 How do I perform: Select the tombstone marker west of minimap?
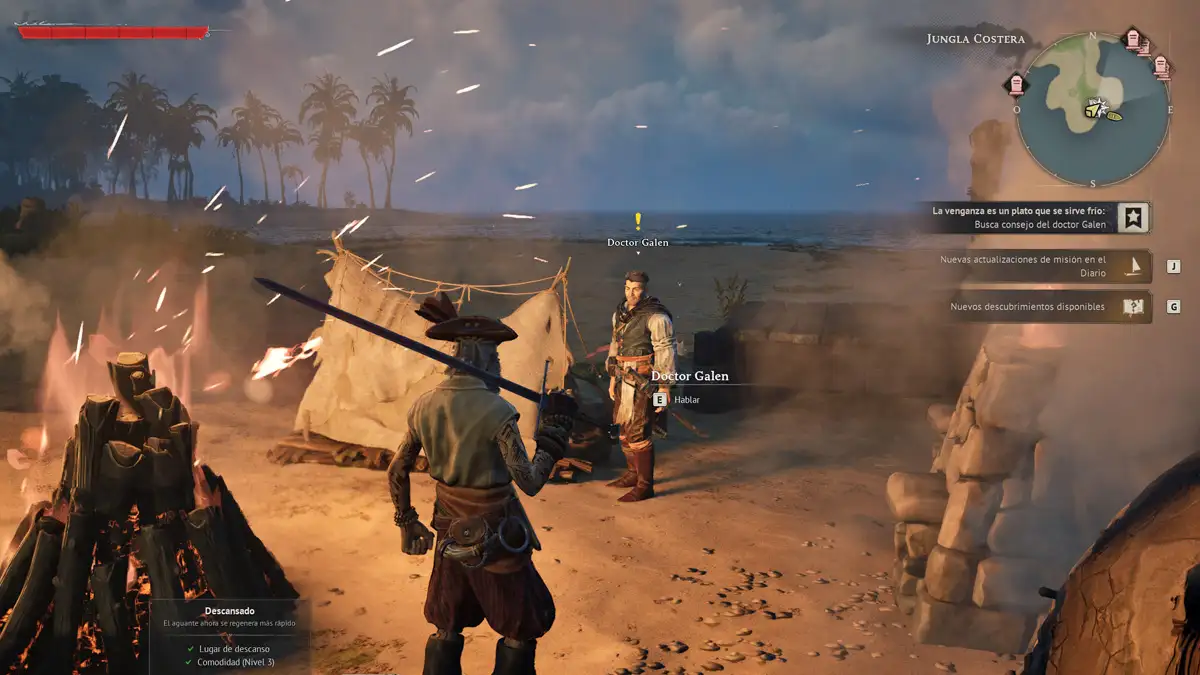1017,84
